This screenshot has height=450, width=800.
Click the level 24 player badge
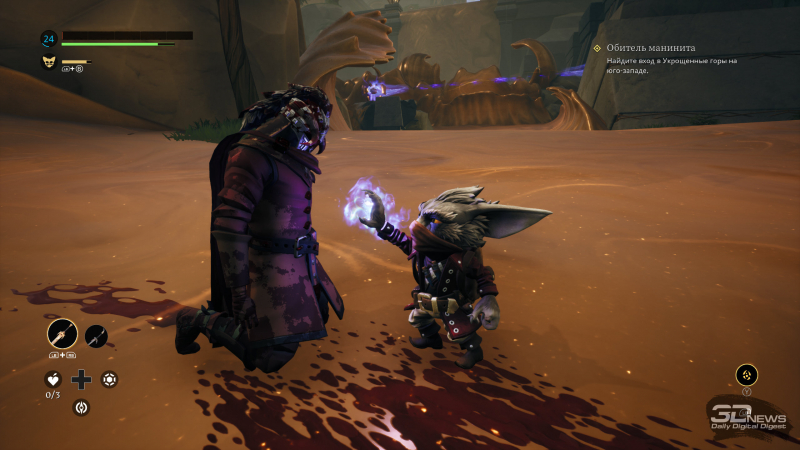tap(48, 39)
